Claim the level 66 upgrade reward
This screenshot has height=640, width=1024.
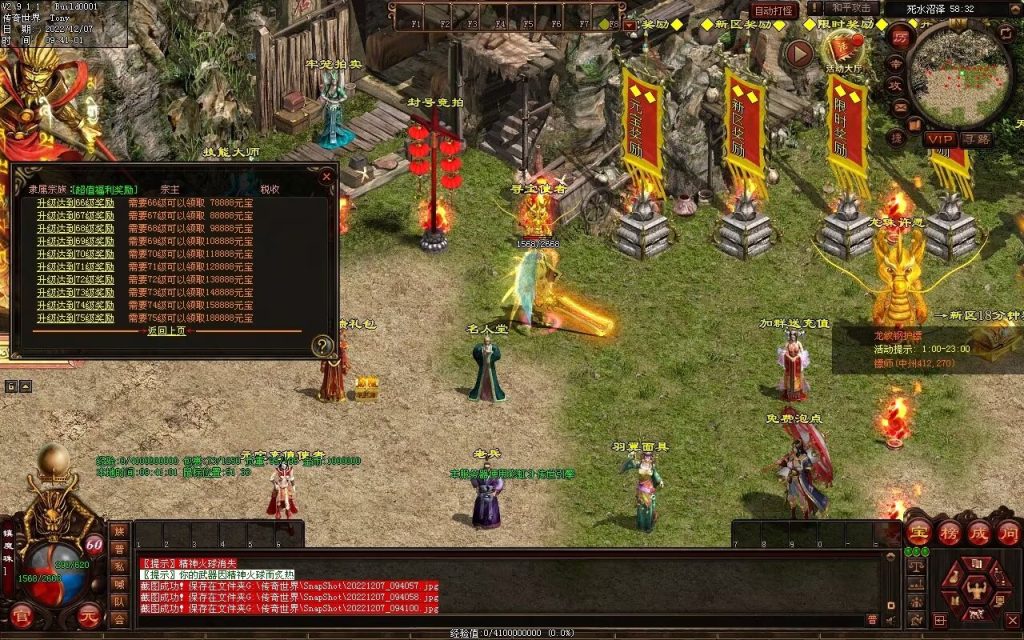click(75, 201)
